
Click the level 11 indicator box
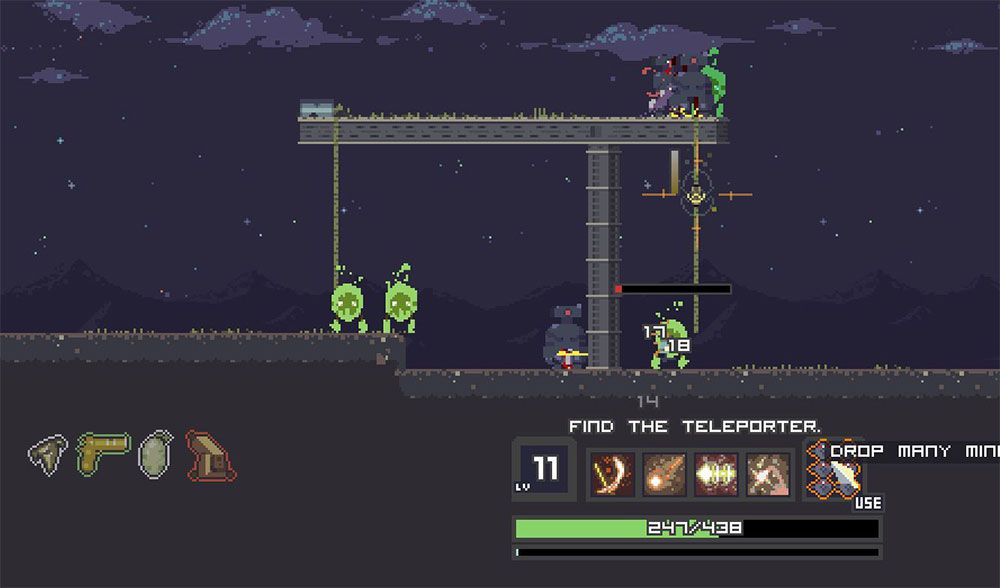[540, 469]
